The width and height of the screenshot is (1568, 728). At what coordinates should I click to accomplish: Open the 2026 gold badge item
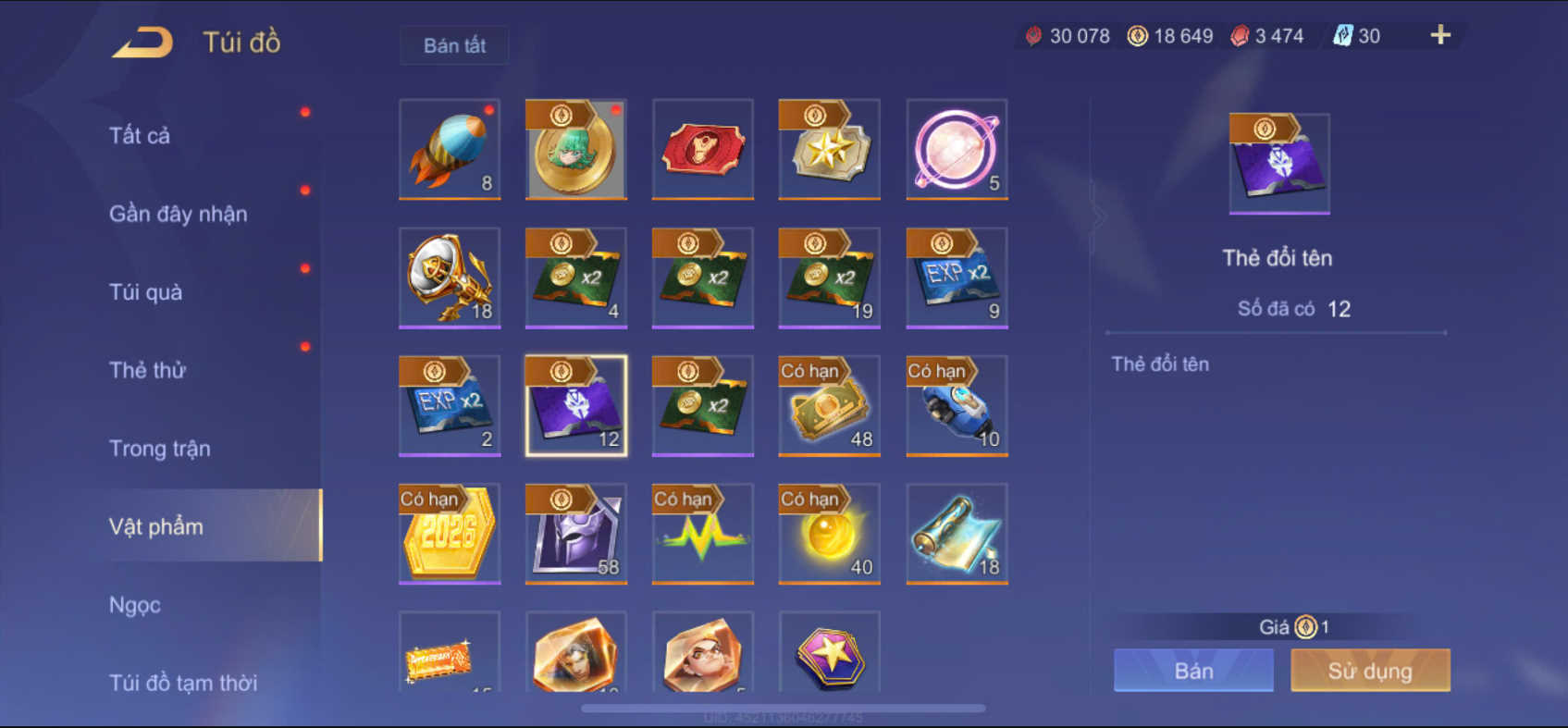[x=449, y=534]
